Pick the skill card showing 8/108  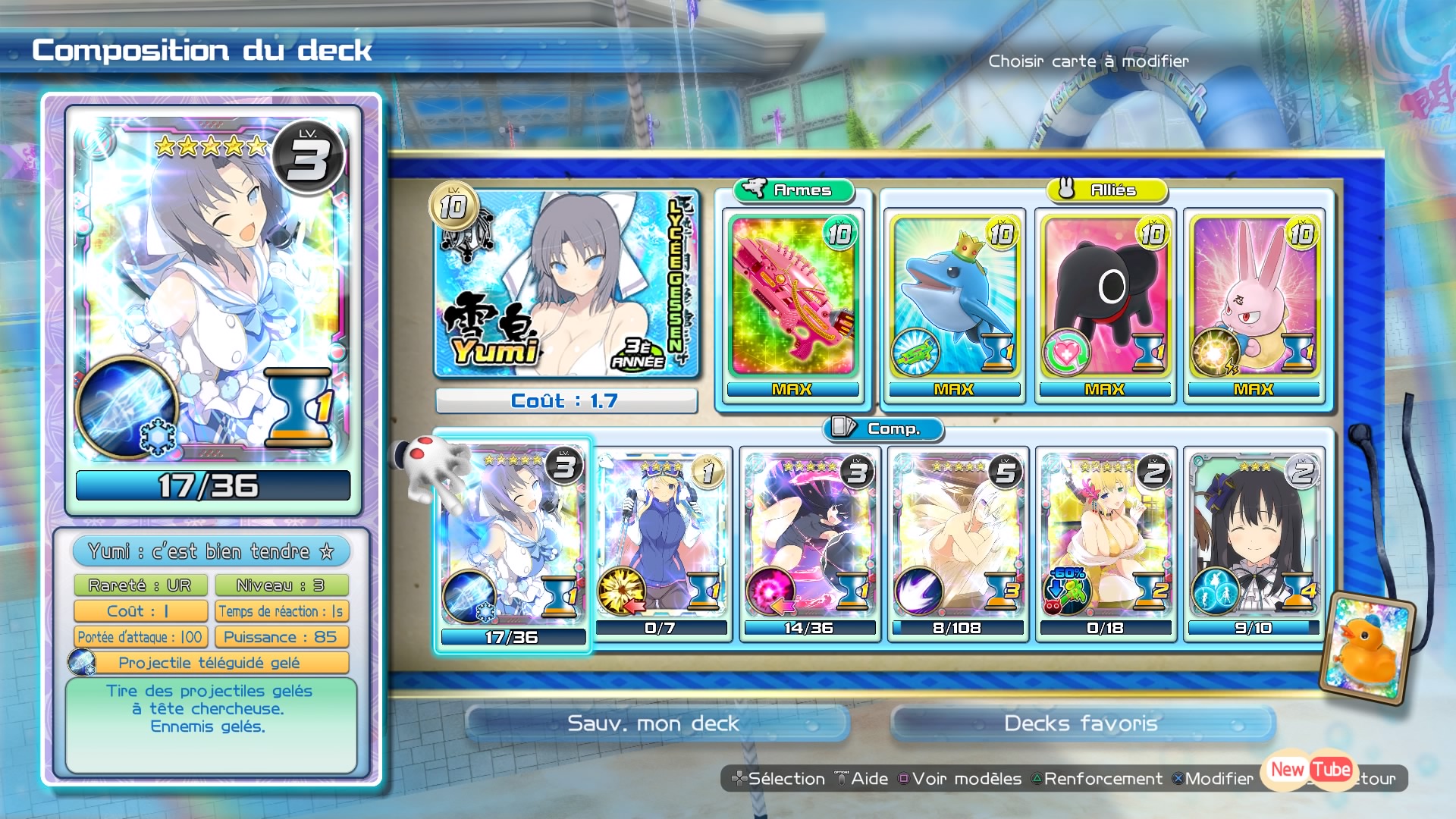pos(957,543)
